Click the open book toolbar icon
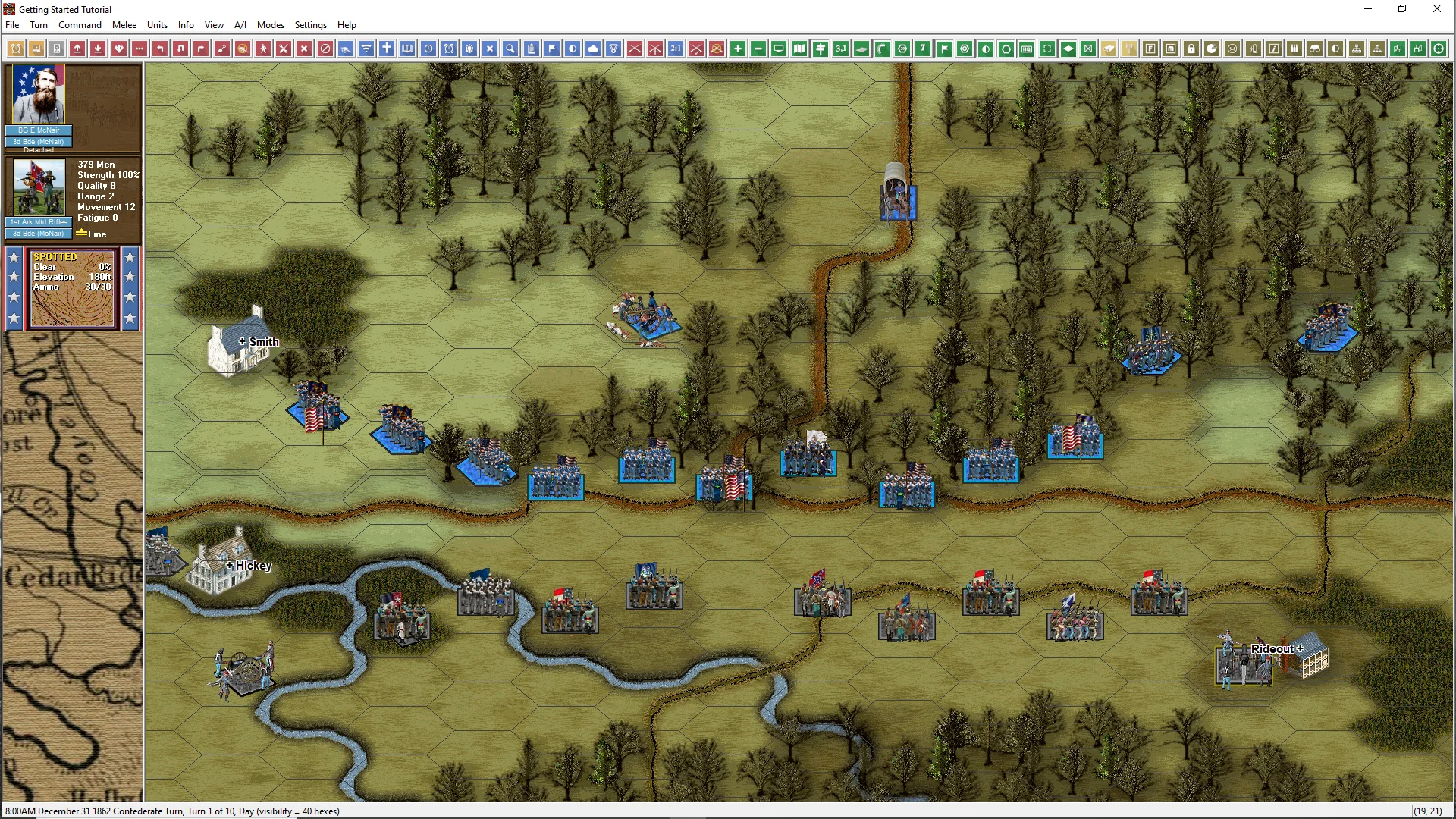This screenshot has height=819, width=1456. pyautogui.click(x=407, y=49)
